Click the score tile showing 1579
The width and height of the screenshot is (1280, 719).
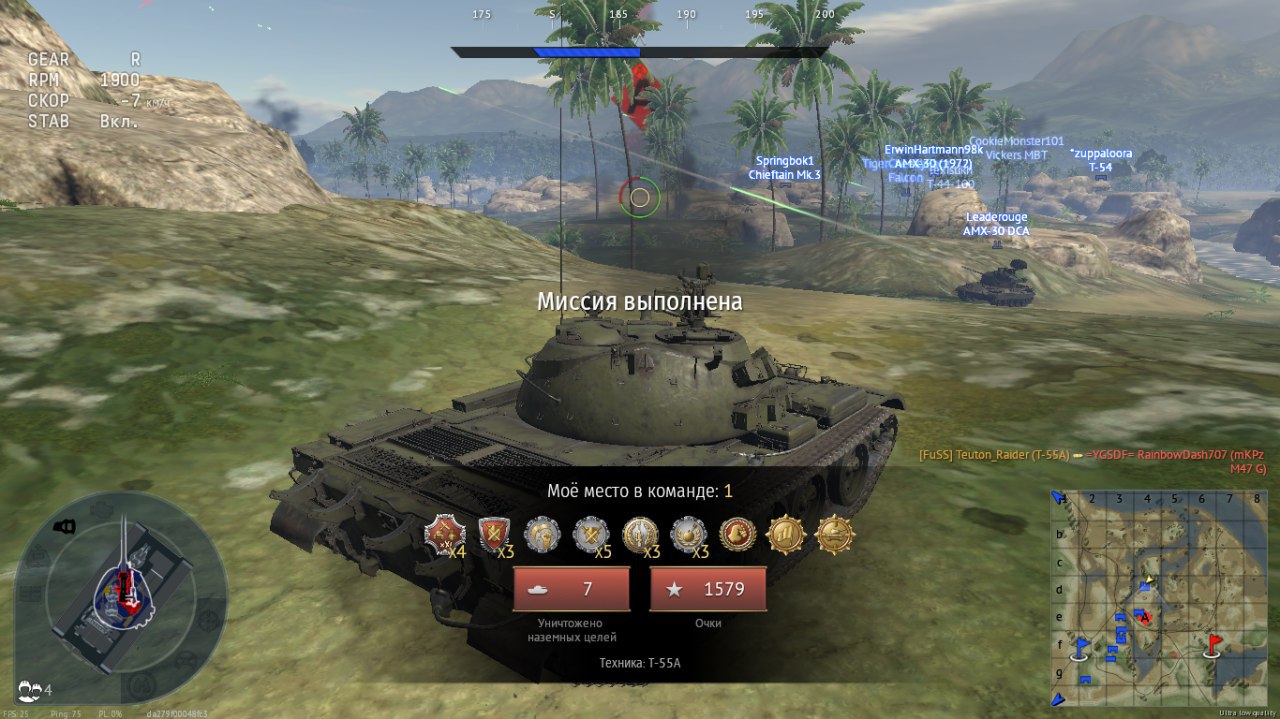[708, 589]
